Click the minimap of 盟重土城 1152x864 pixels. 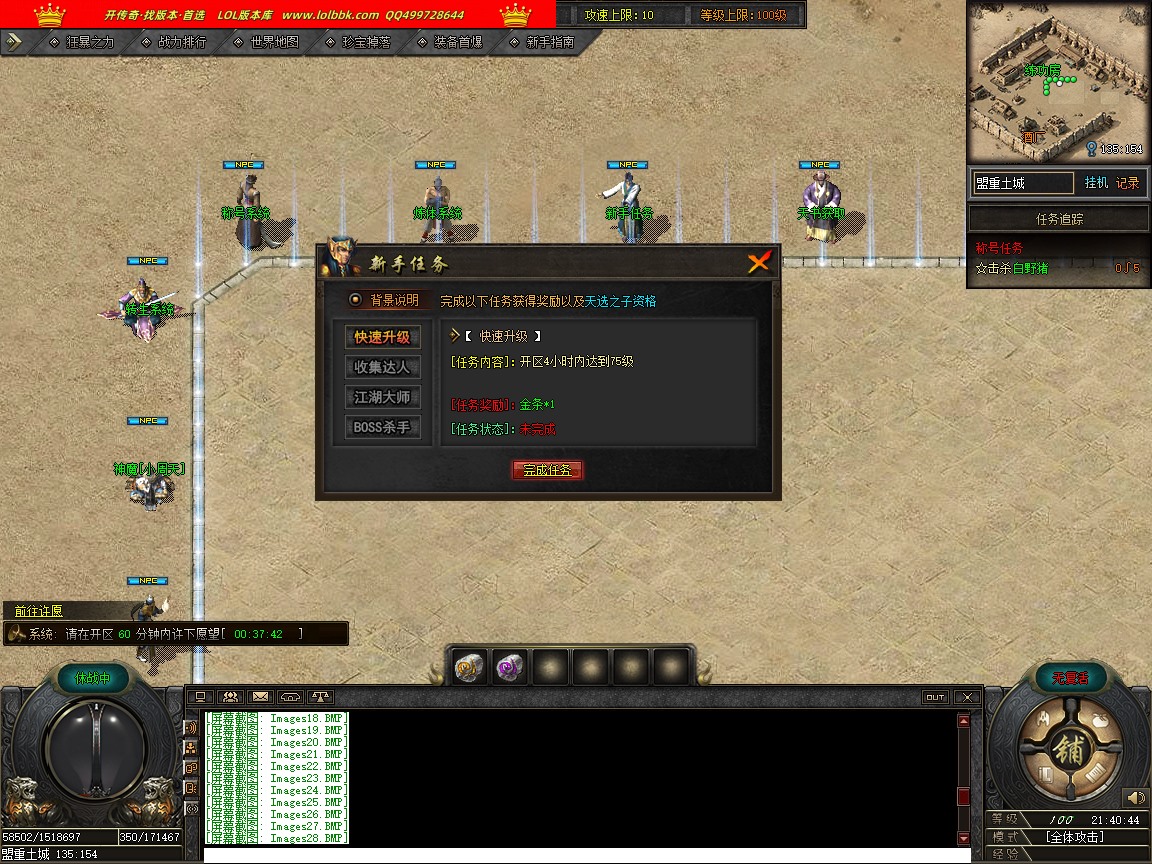click(1058, 82)
